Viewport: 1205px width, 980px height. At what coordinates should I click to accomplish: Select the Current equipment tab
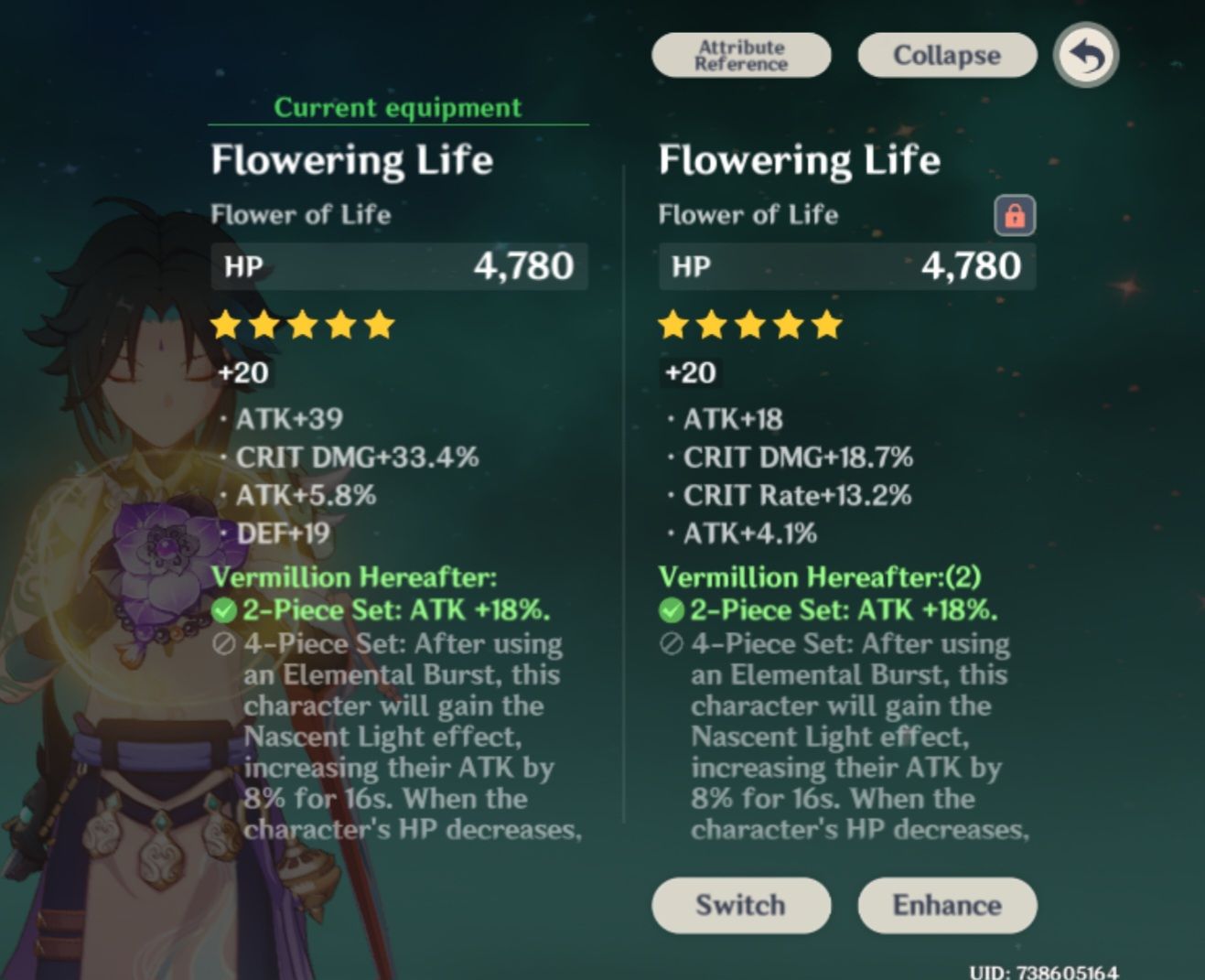(x=397, y=107)
